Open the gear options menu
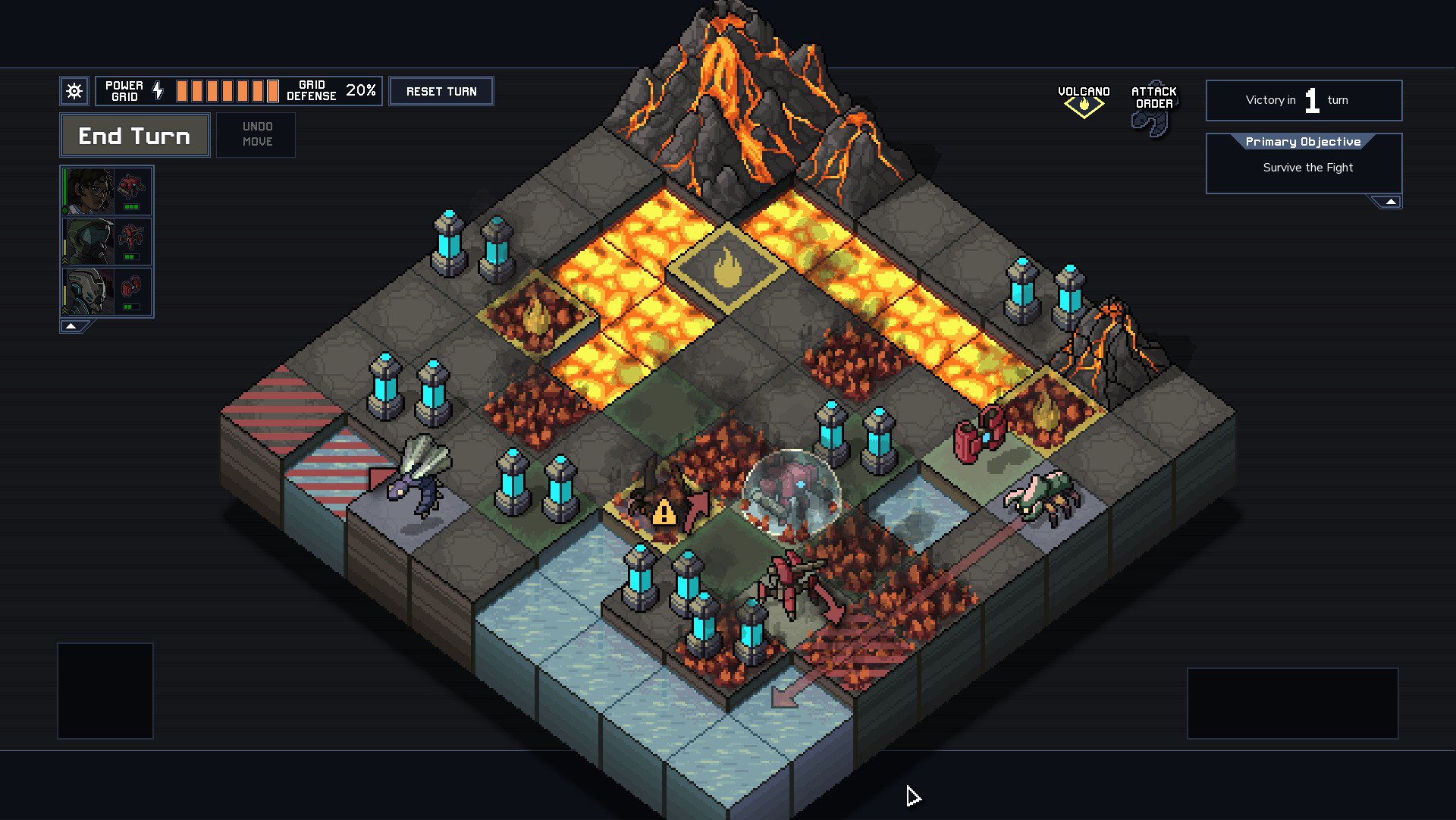Image resolution: width=1456 pixels, height=820 pixels. point(74,92)
